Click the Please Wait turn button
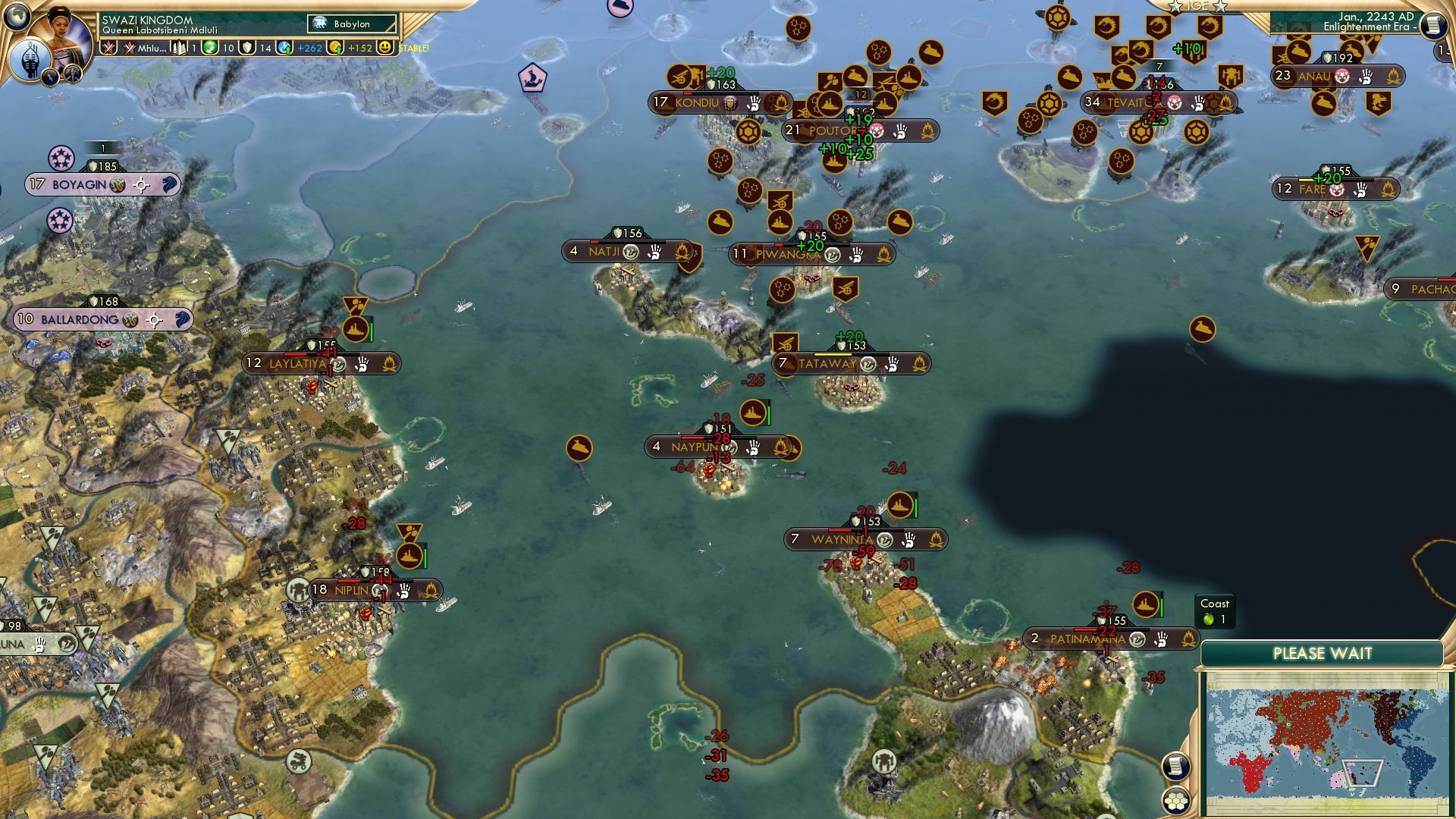1456x819 pixels. click(x=1322, y=654)
